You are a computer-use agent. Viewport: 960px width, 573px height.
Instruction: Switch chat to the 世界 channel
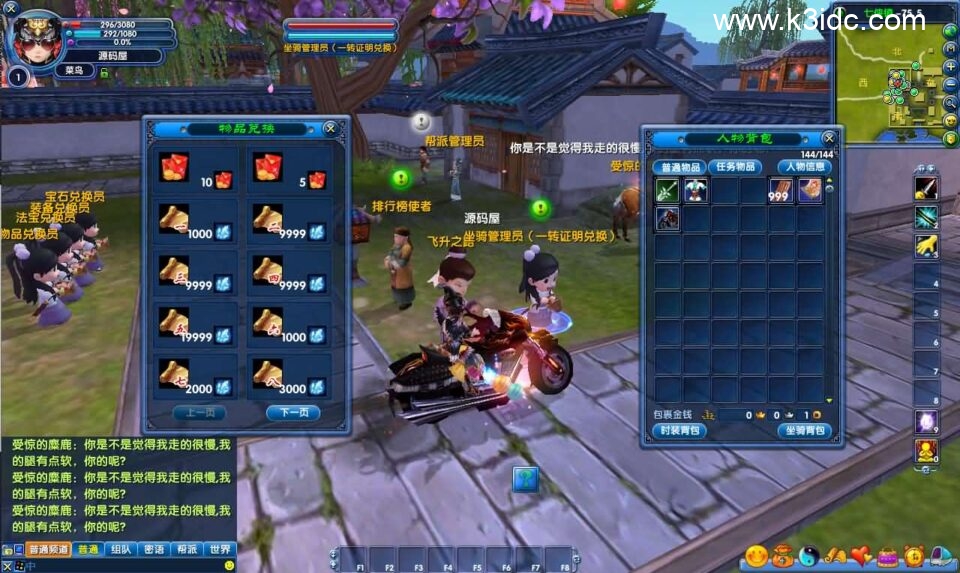coord(219,549)
